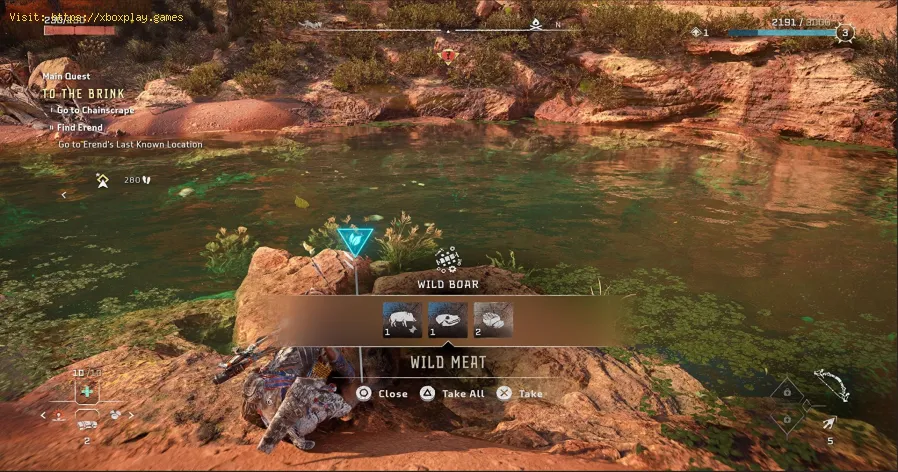The height and width of the screenshot is (472, 898).
Task: Click the compass bar quest marker
Action: tap(449, 55)
